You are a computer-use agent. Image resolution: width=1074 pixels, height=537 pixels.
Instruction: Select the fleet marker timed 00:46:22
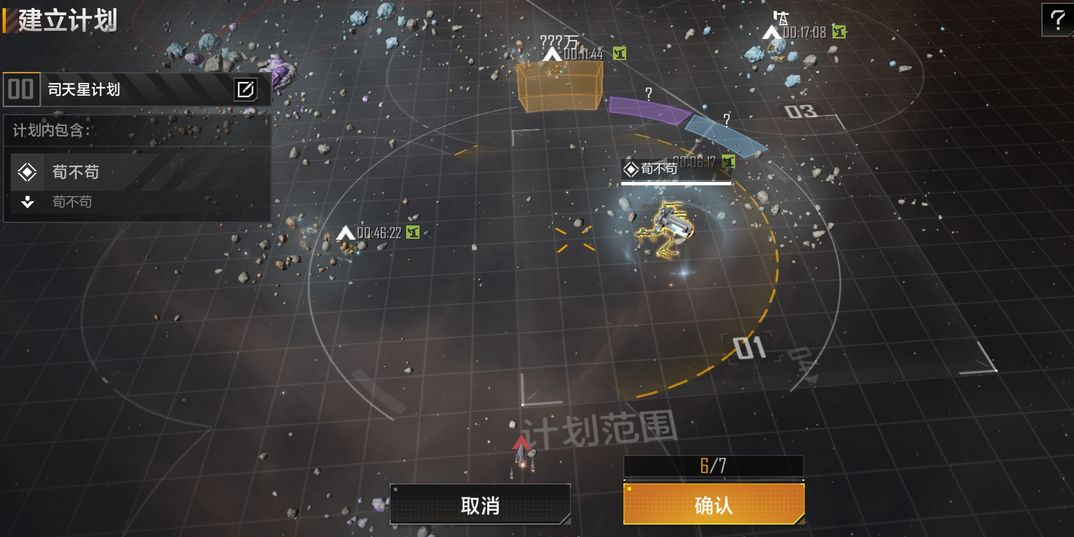tap(347, 234)
